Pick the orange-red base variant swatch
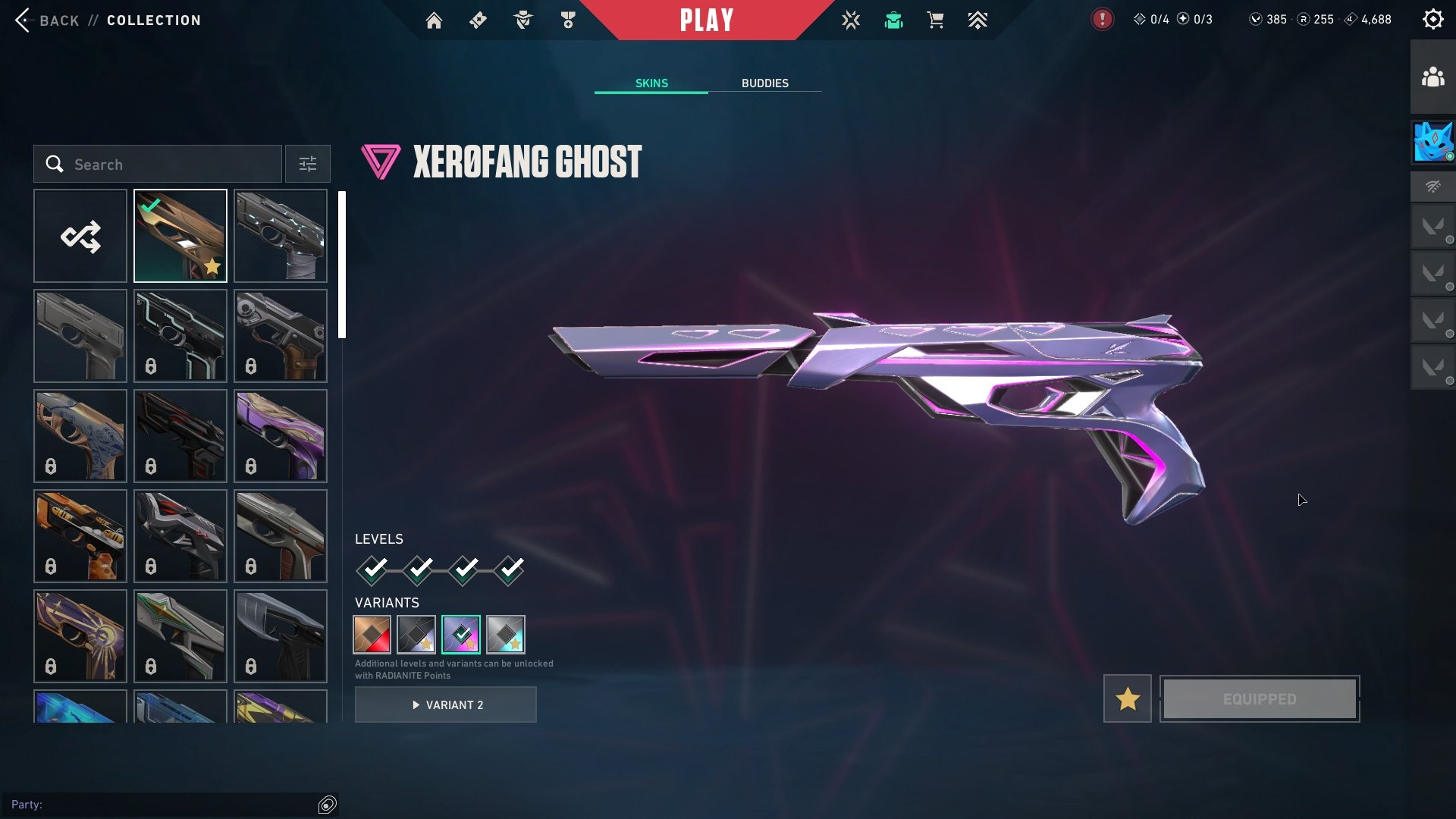 coord(372,635)
